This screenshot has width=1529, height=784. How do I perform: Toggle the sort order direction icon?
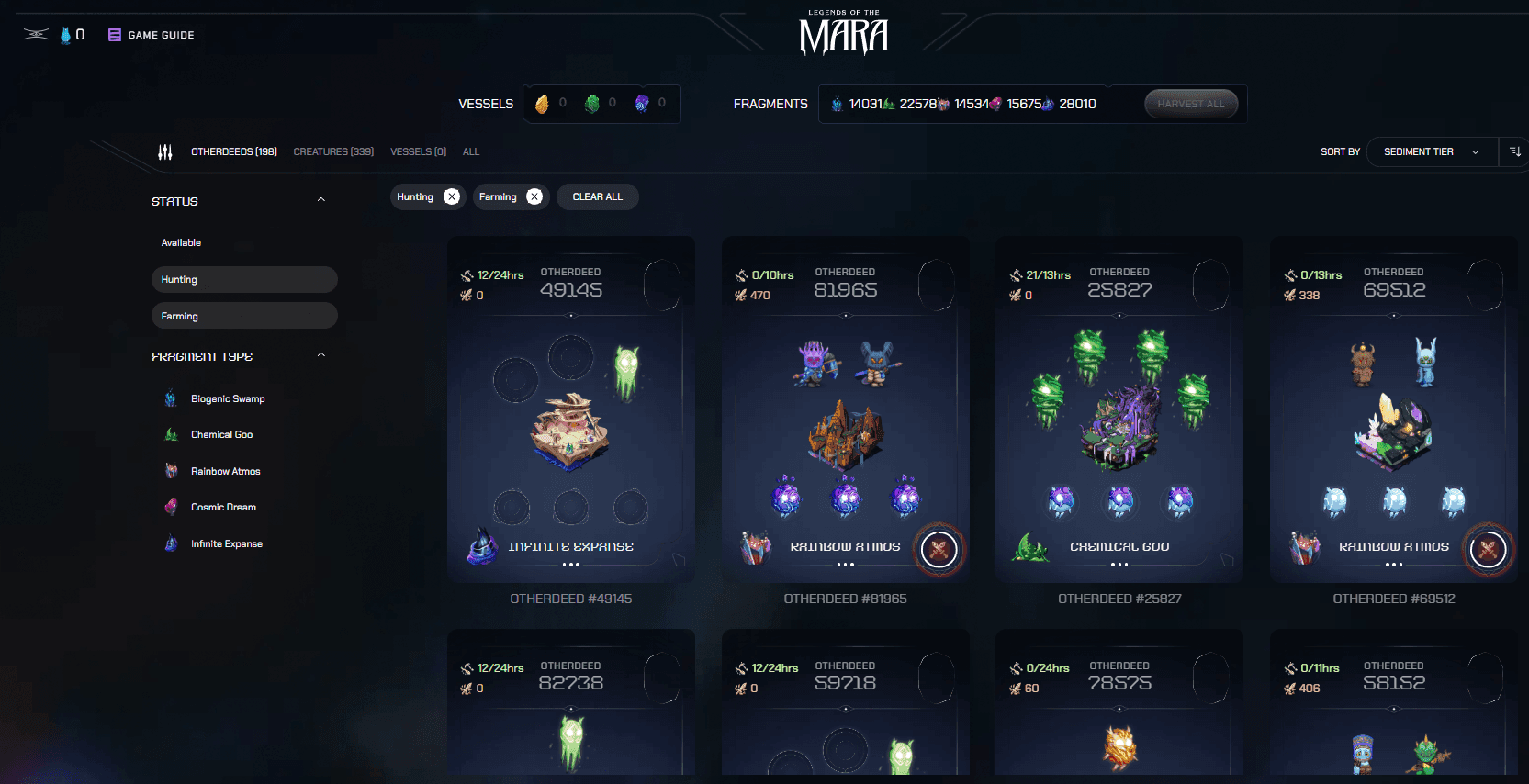tap(1515, 151)
